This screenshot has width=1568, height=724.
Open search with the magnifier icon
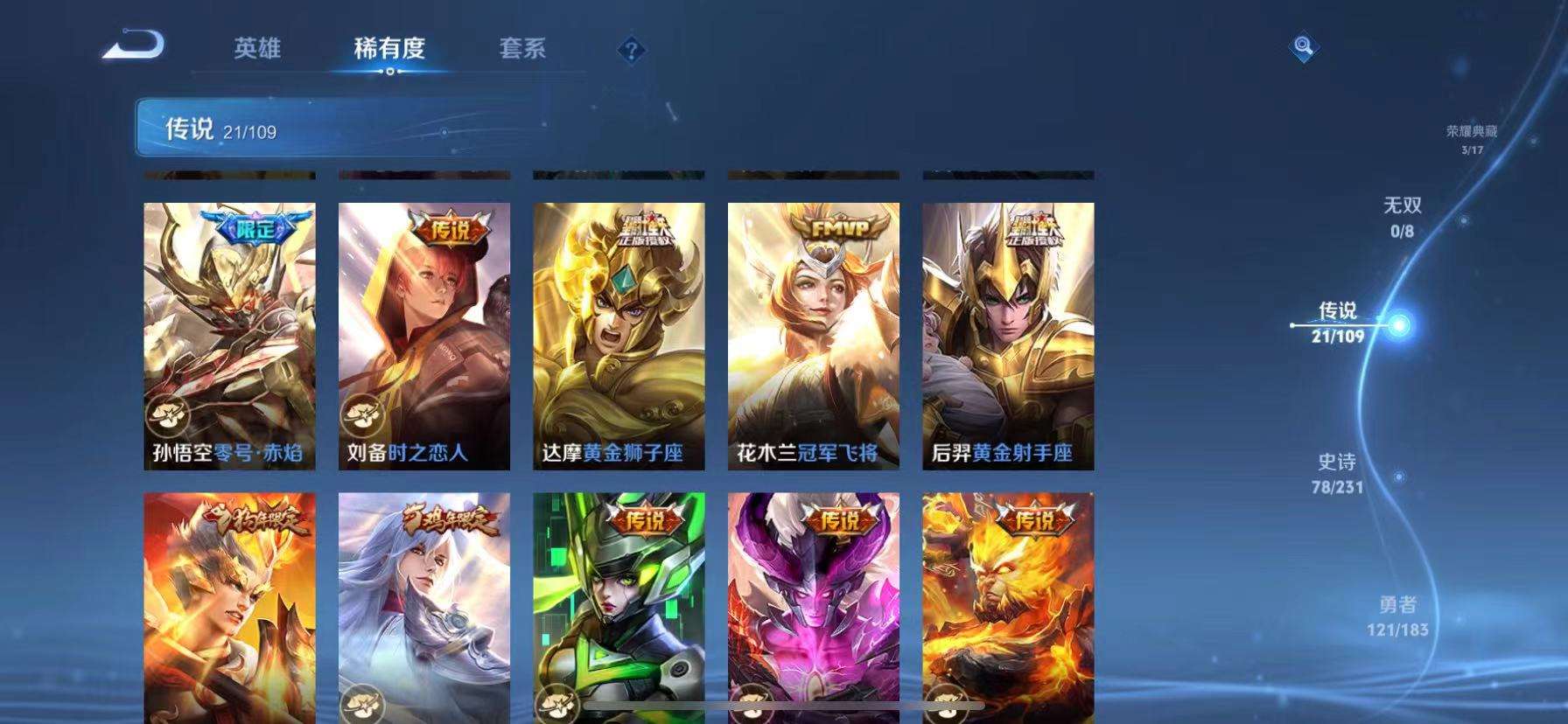[x=1303, y=48]
